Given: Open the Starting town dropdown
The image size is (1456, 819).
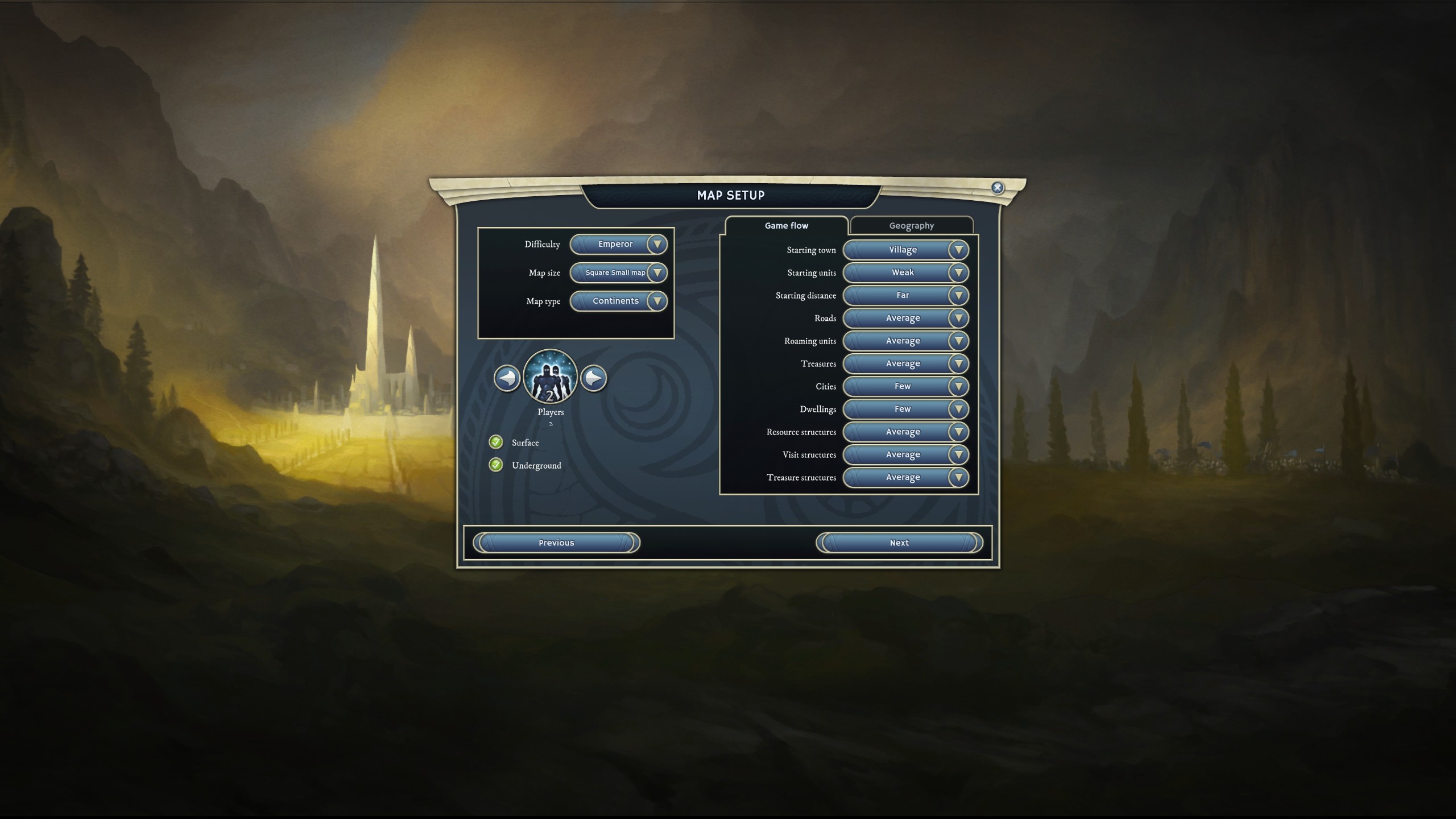Looking at the screenshot, I should point(905,250).
